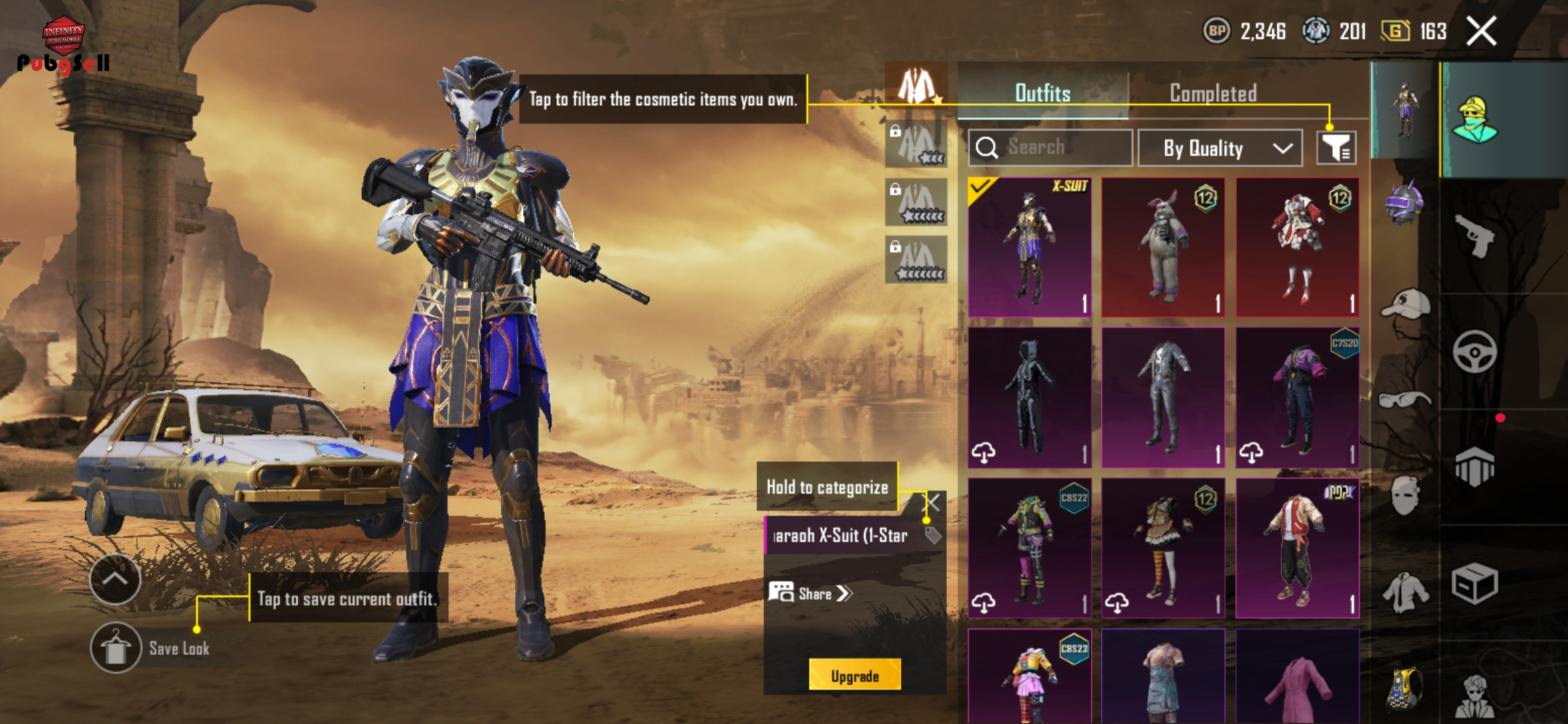Select the Pharaoh X-Suit outfit tile

1029,247
